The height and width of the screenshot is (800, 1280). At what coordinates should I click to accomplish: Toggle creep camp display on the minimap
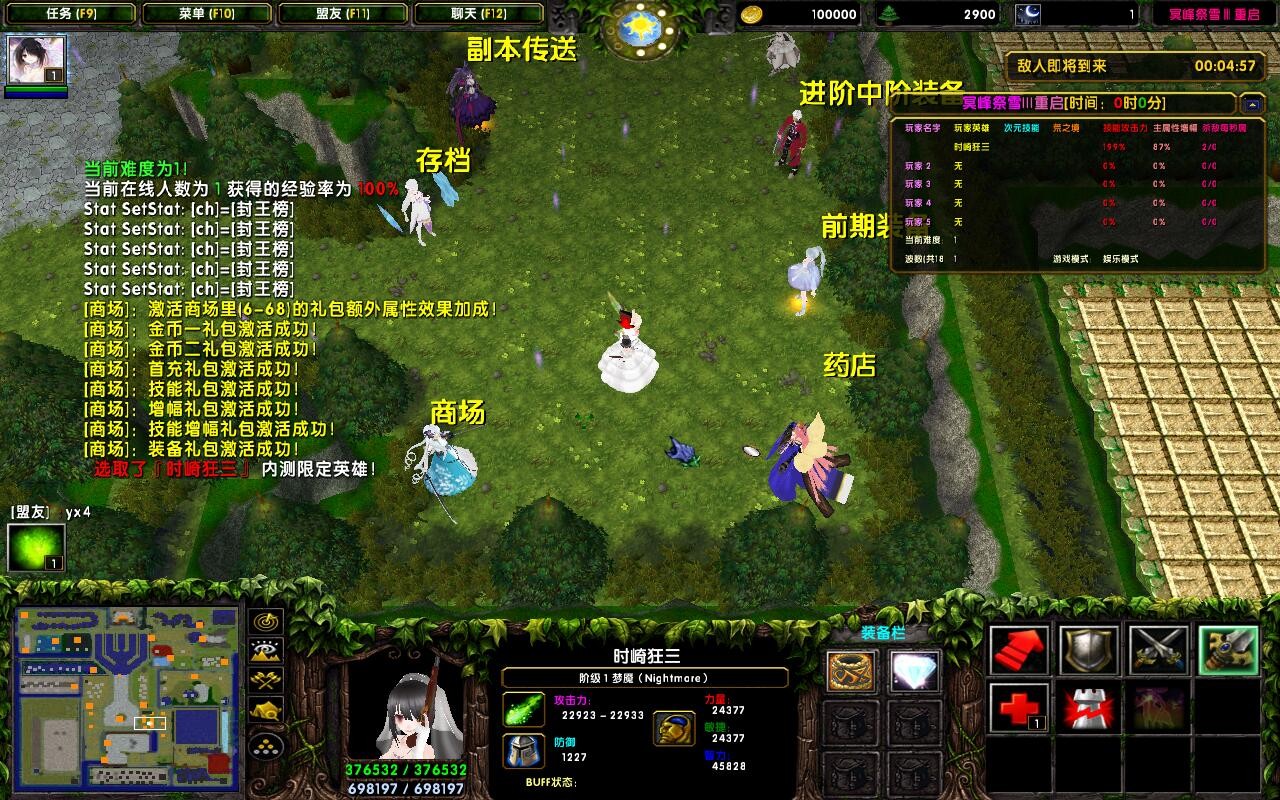pos(264,709)
